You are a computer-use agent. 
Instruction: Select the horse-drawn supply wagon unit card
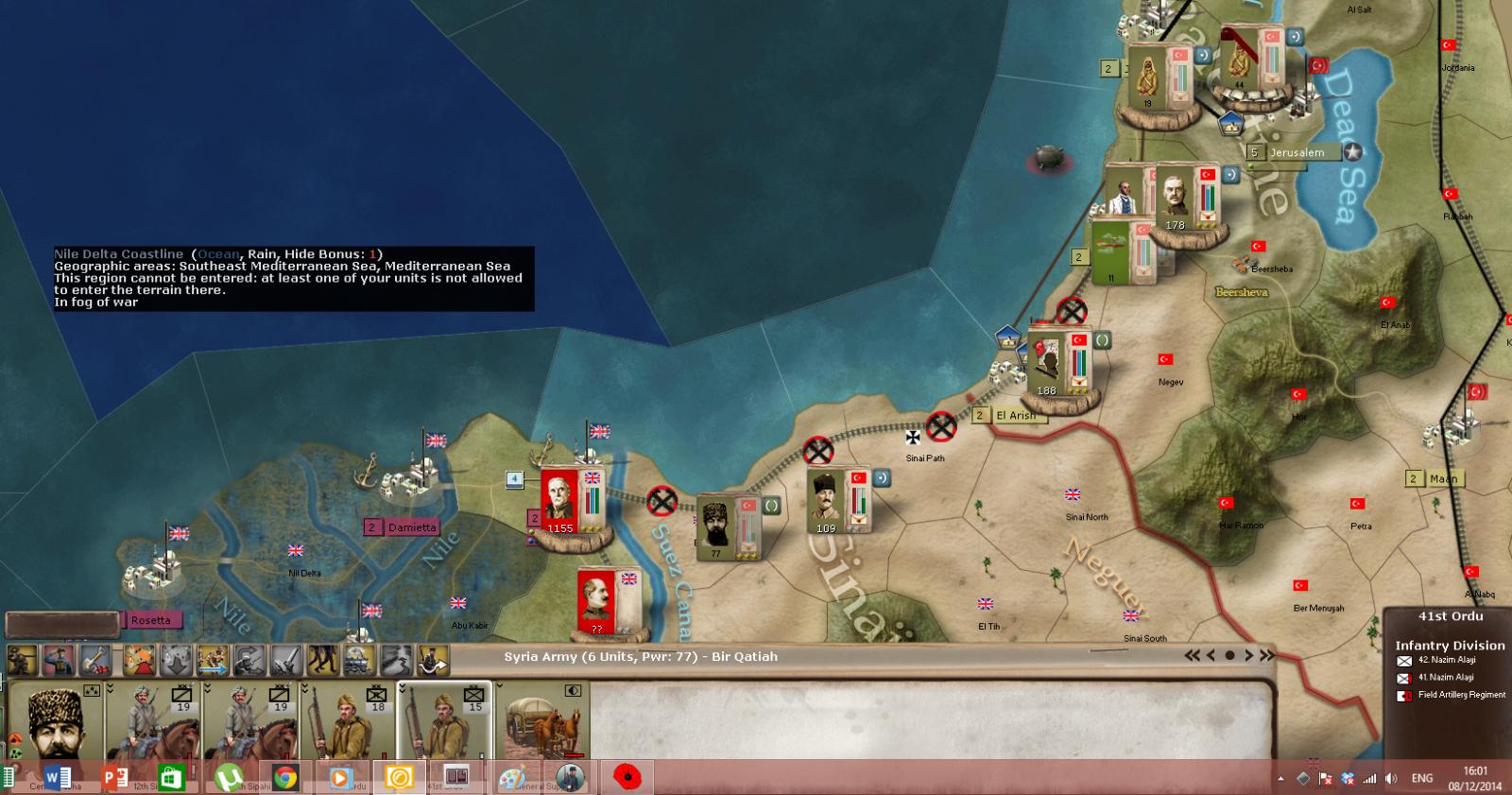(x=541, y=720)
